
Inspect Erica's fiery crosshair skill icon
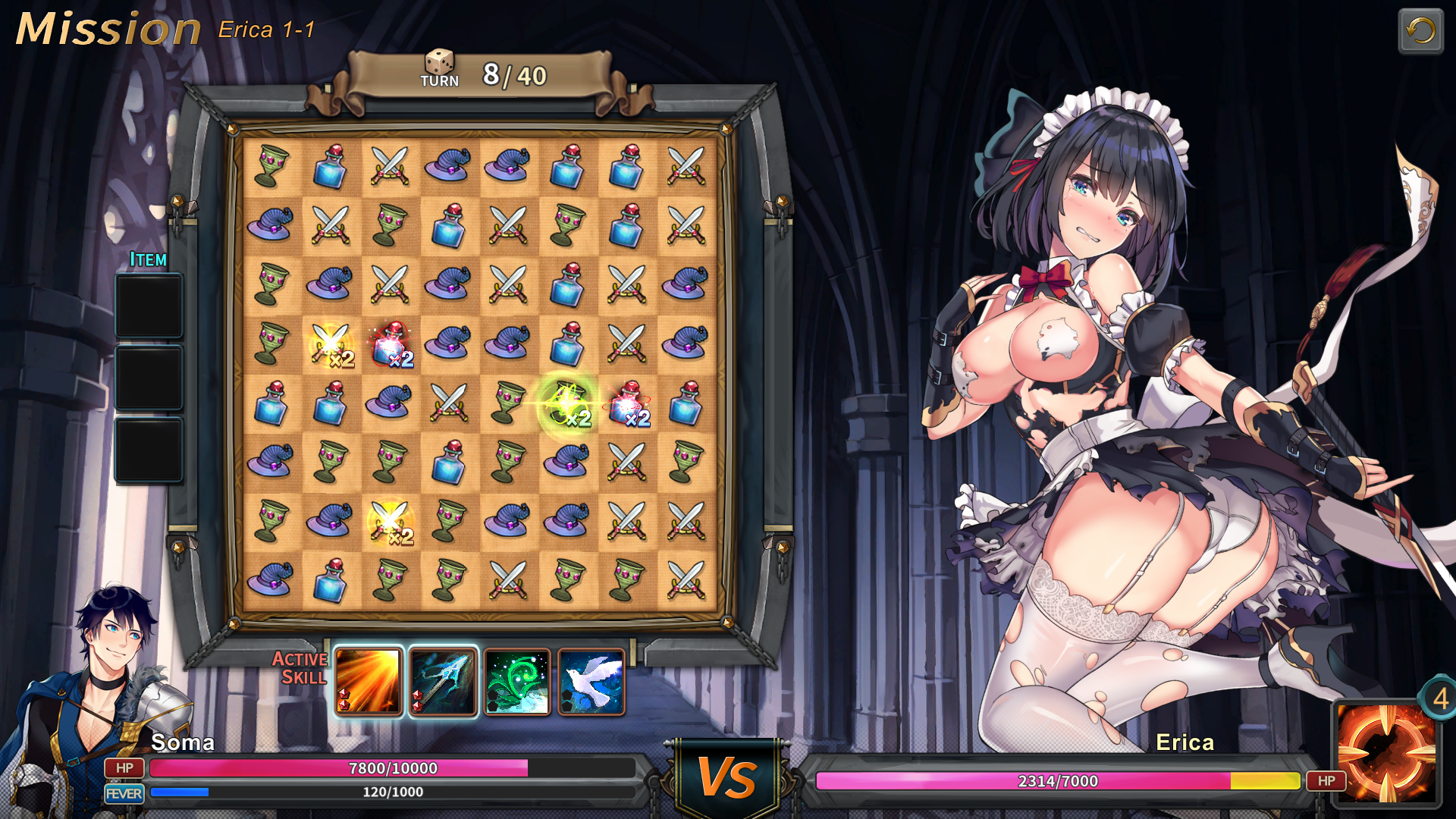(x=1385, y=753)
